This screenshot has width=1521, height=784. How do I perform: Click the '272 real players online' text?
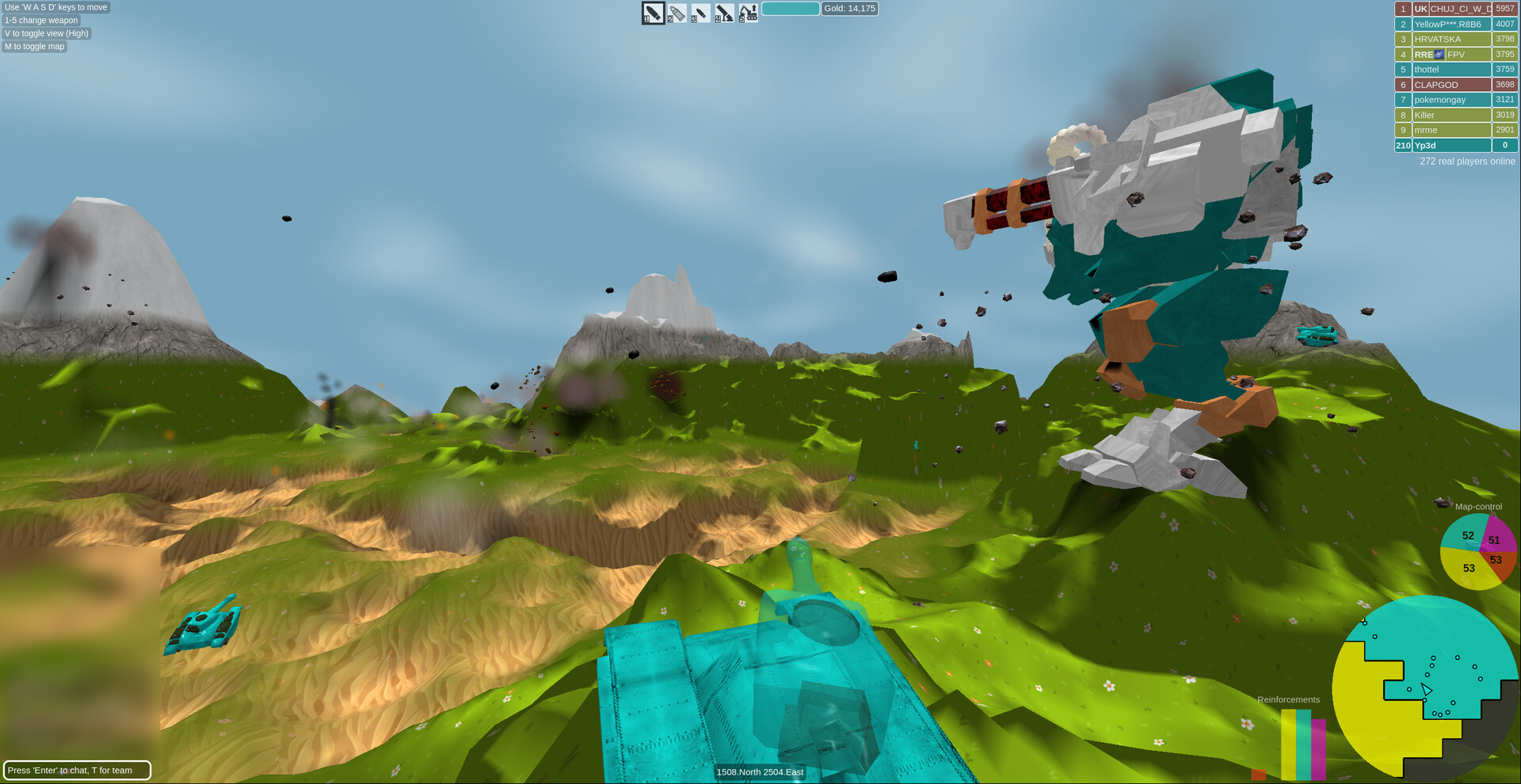pyautogui.click(x=1466, y=161)
